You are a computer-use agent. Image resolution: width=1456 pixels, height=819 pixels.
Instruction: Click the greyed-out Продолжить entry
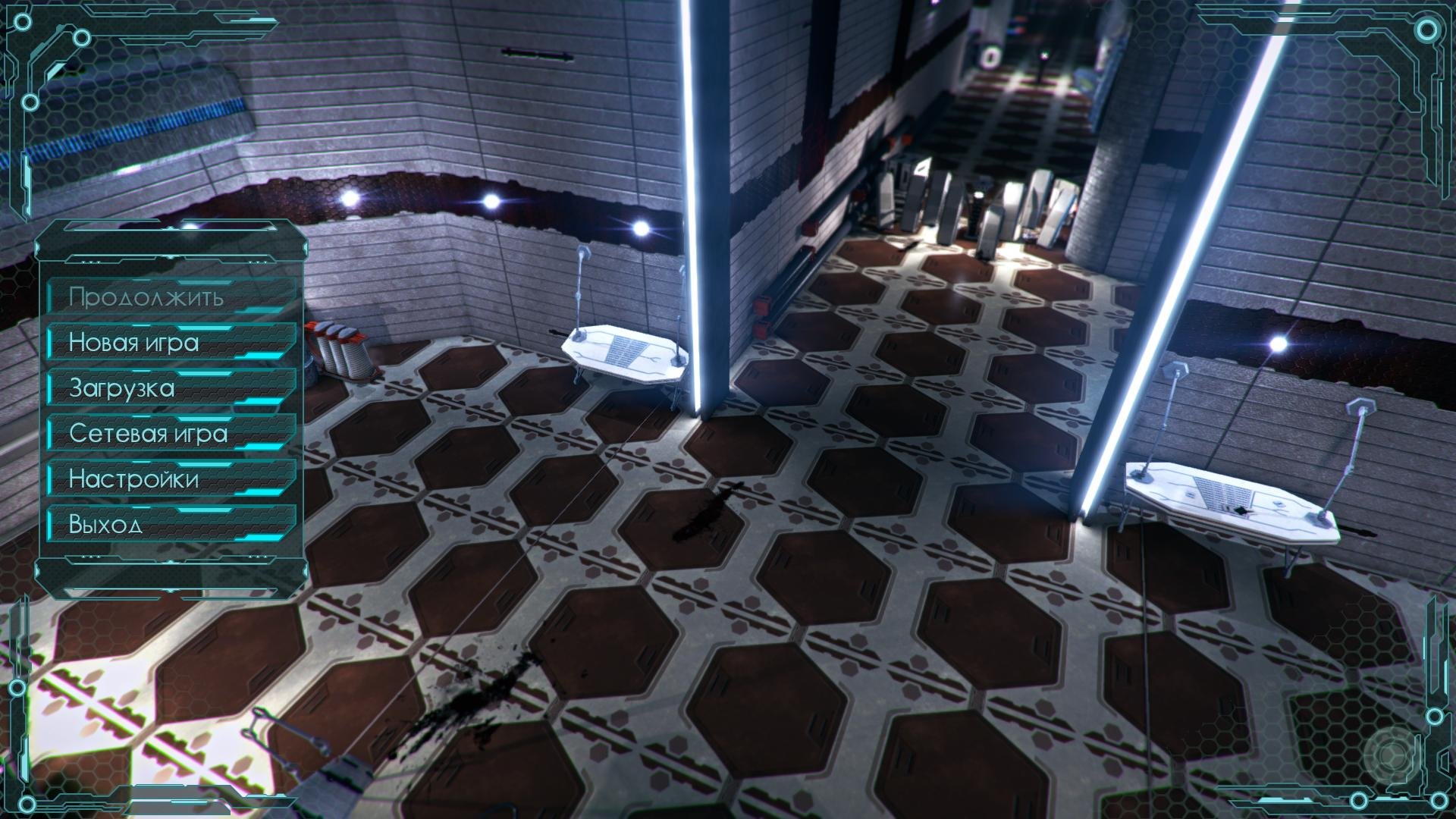(171, 297)
